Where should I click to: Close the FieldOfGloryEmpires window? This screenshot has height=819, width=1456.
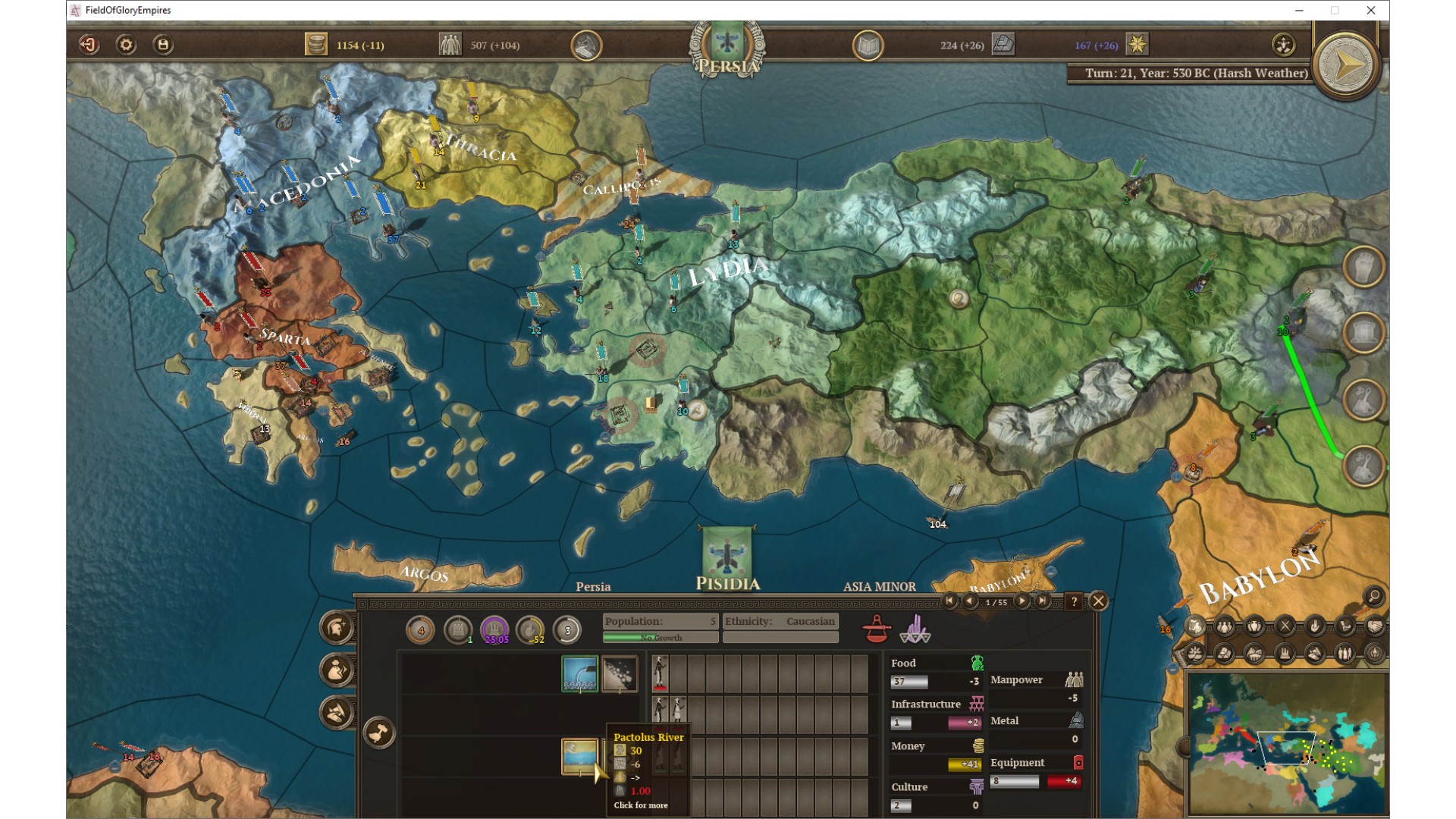pos(1370,11)
